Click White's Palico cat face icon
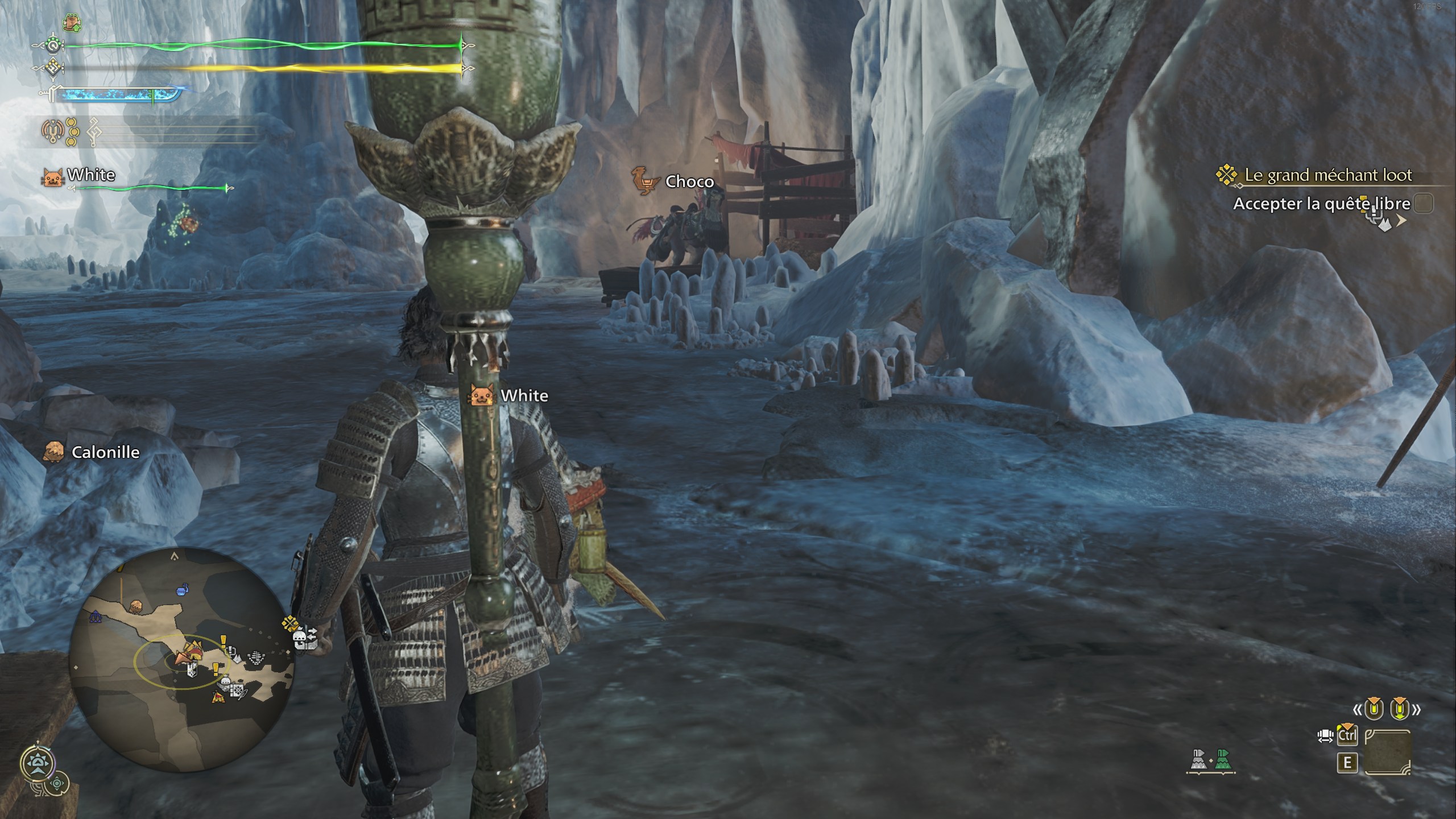The image size is (1456, 819). pyautogui.click(x=53, y=176)
